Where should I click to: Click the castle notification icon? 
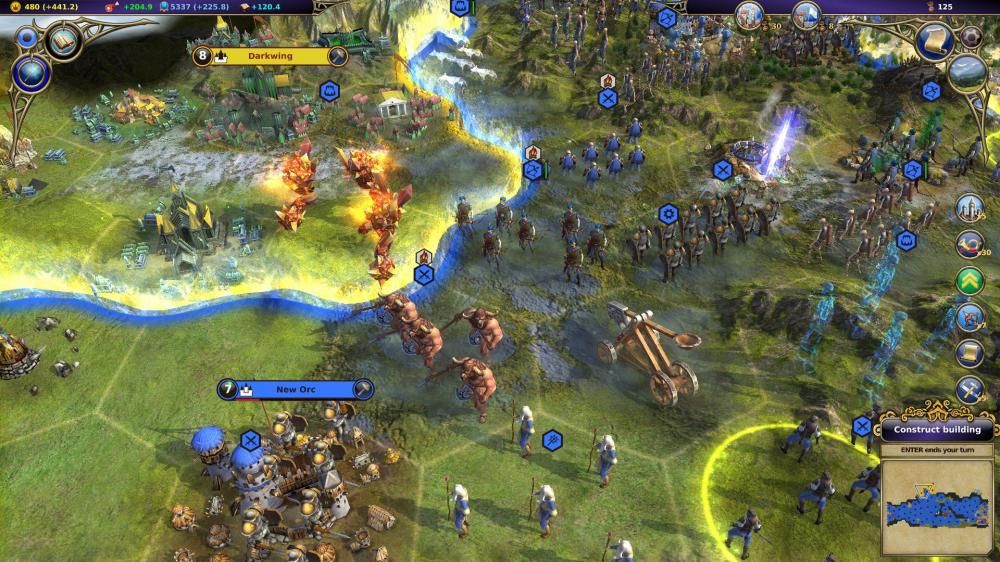coord(969,208)
